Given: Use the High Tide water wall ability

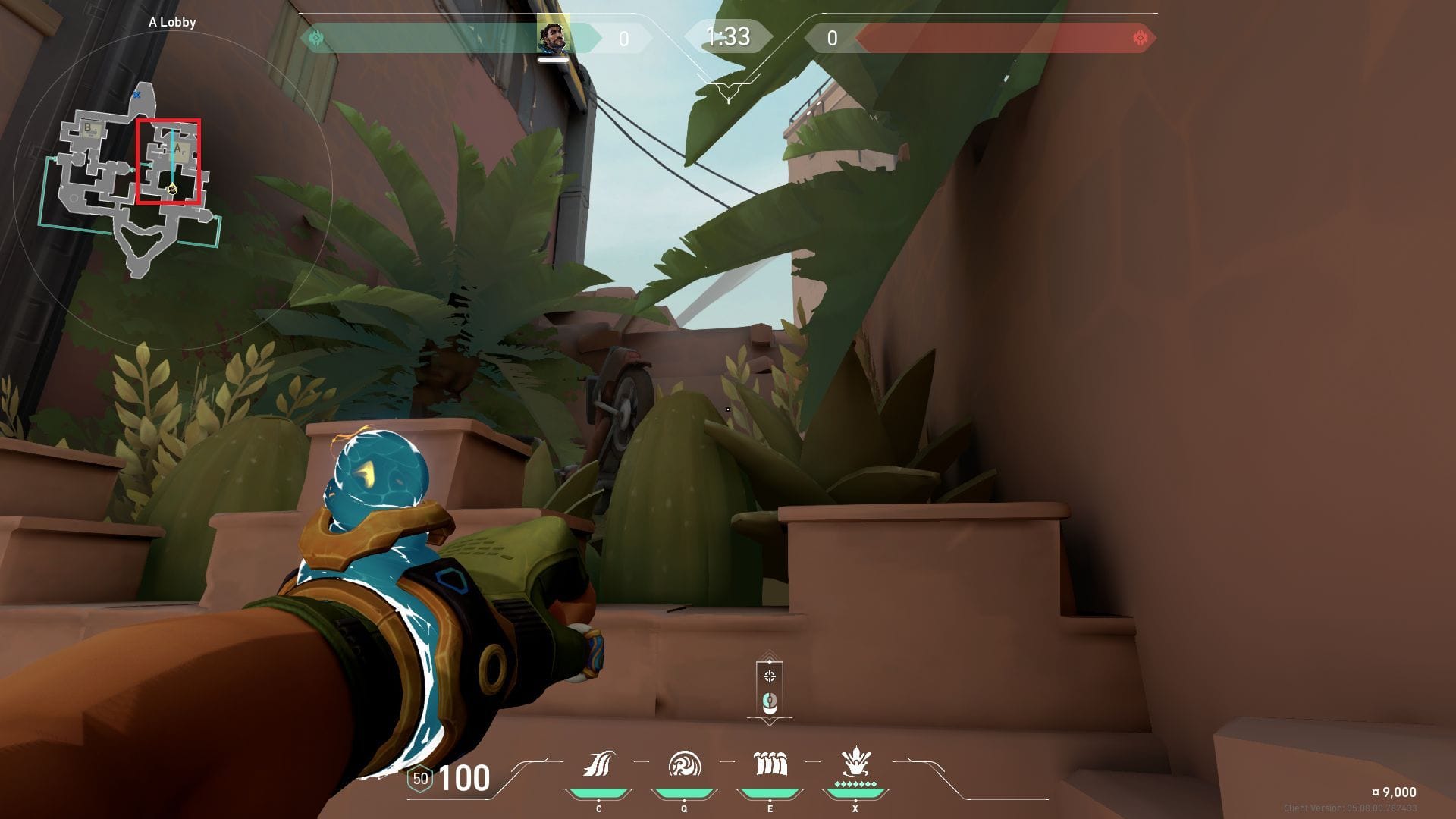Looking at the screenshot, I should [x=770, y=764].
